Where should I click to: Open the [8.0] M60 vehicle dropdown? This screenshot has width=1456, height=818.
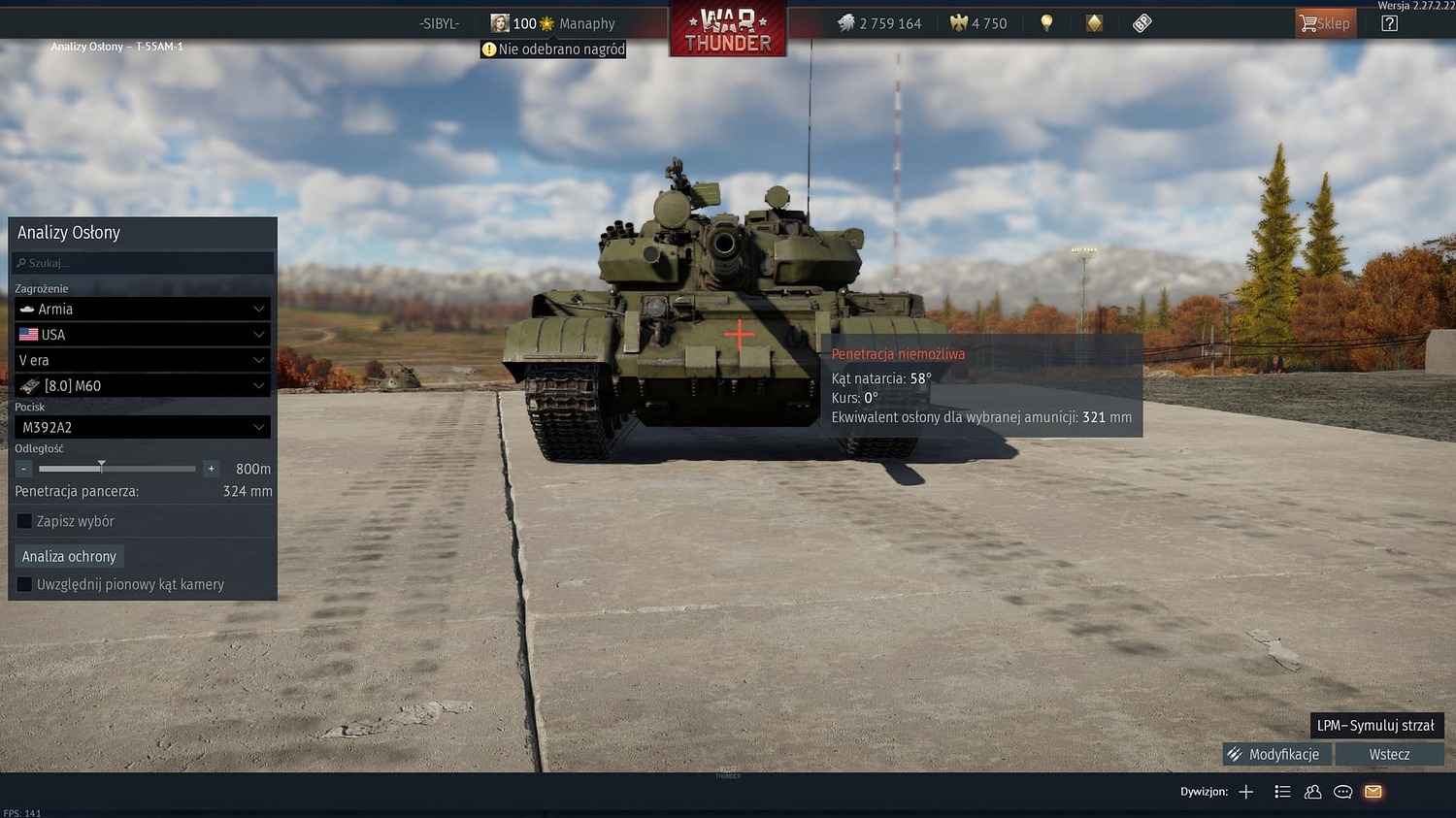[x=142, y=385]
